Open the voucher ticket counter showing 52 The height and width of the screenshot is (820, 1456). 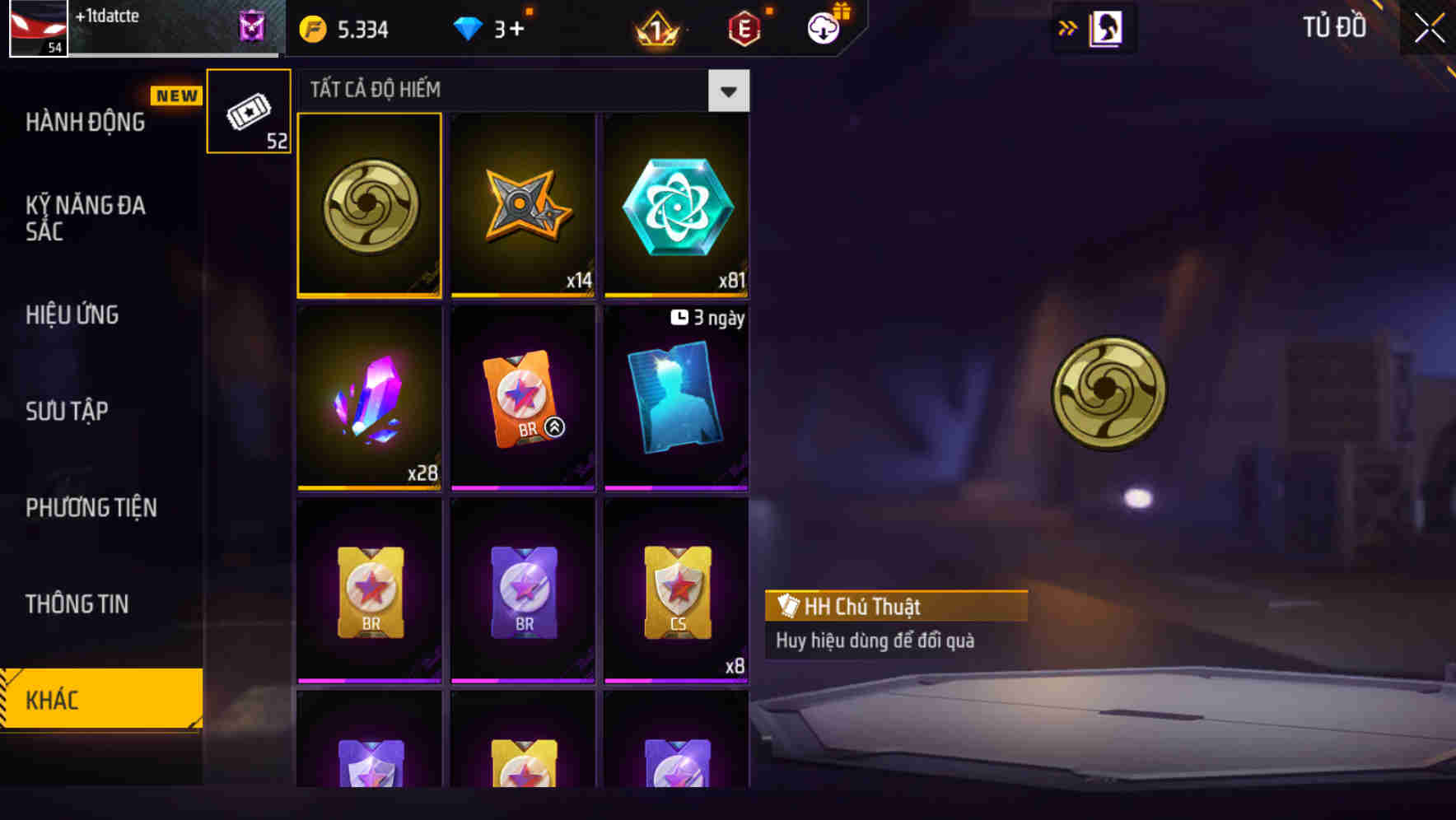coord(248,111)
